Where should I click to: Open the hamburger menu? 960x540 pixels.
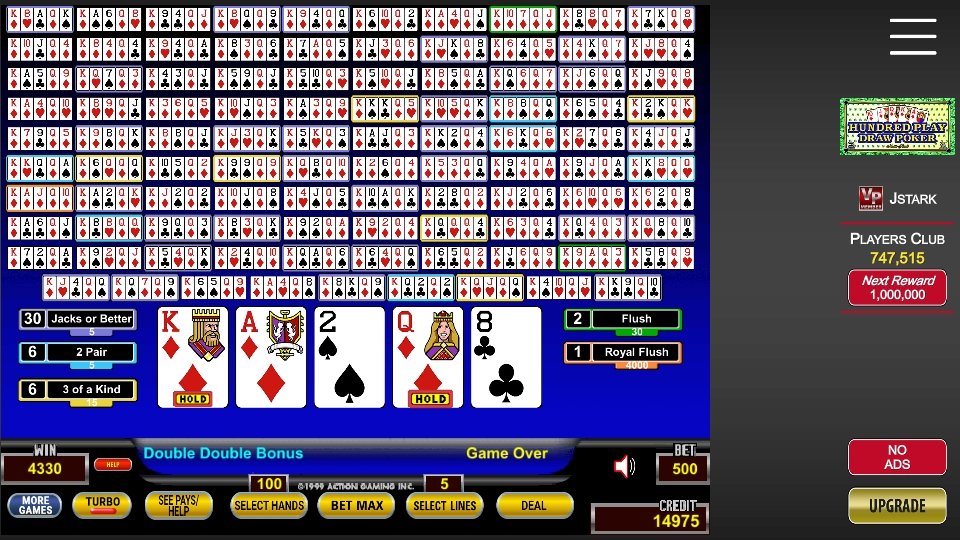point(912,37)
